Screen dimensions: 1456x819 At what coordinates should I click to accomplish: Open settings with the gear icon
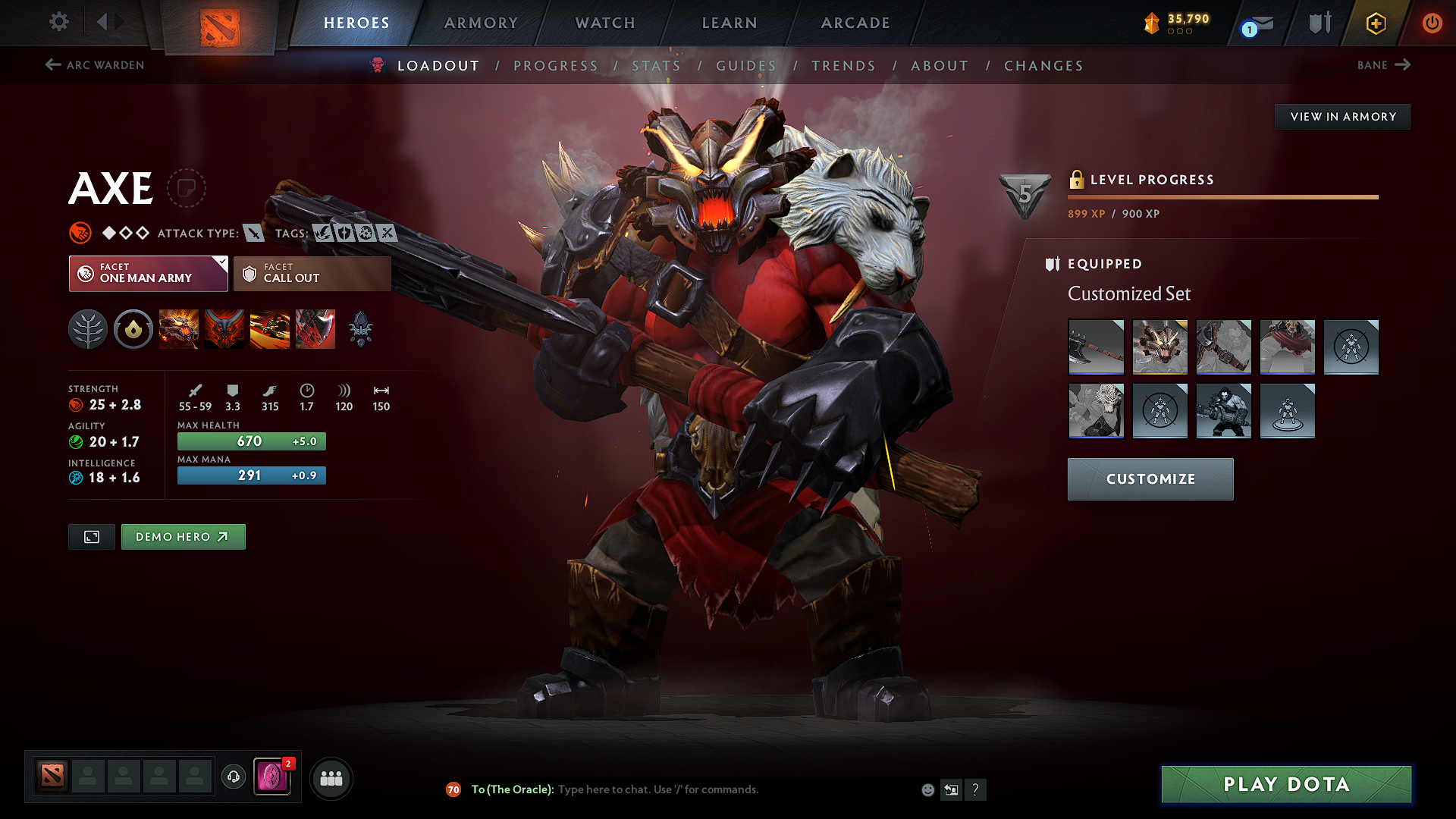(59, 21)
